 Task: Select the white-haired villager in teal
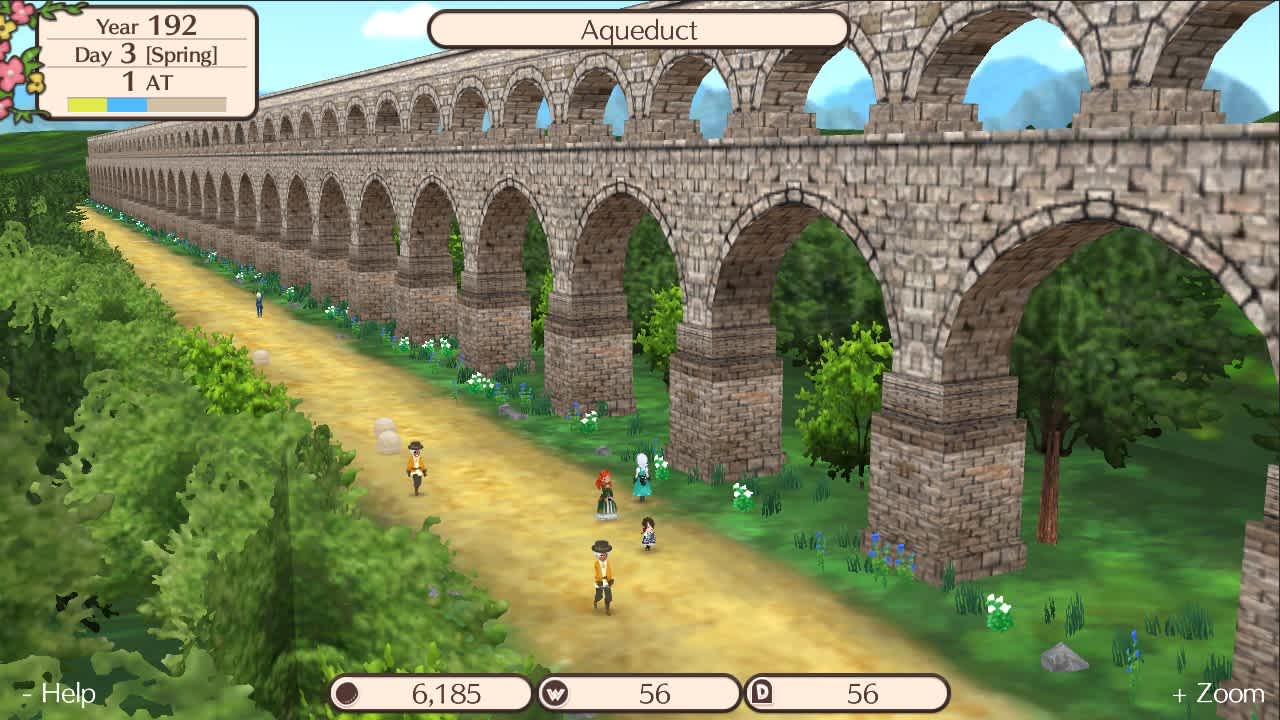(640, 480)
